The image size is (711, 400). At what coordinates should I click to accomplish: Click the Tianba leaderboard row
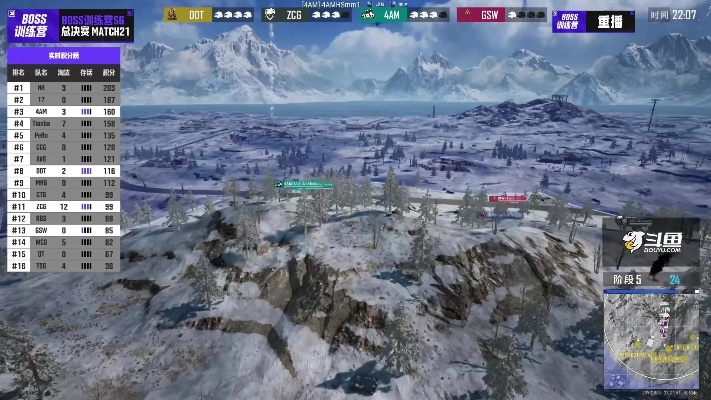(x=63, y=123)
